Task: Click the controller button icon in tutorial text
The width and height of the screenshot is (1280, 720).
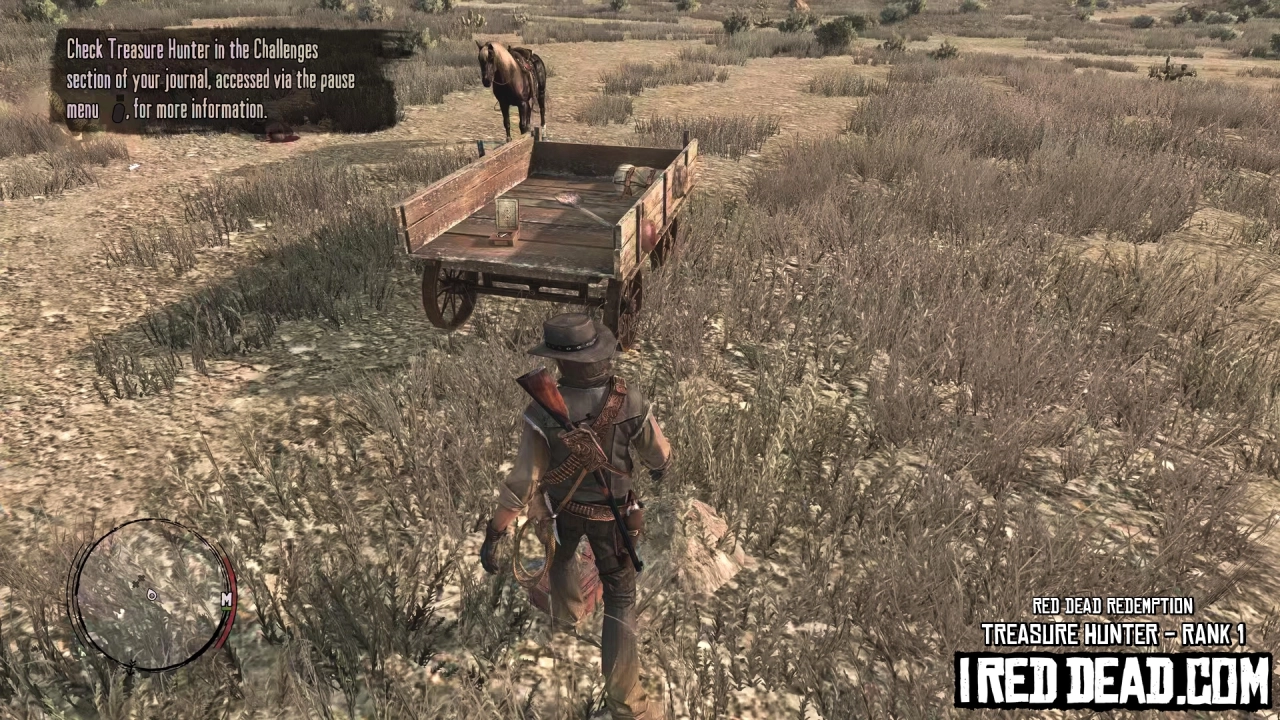Action: (120, 112)
